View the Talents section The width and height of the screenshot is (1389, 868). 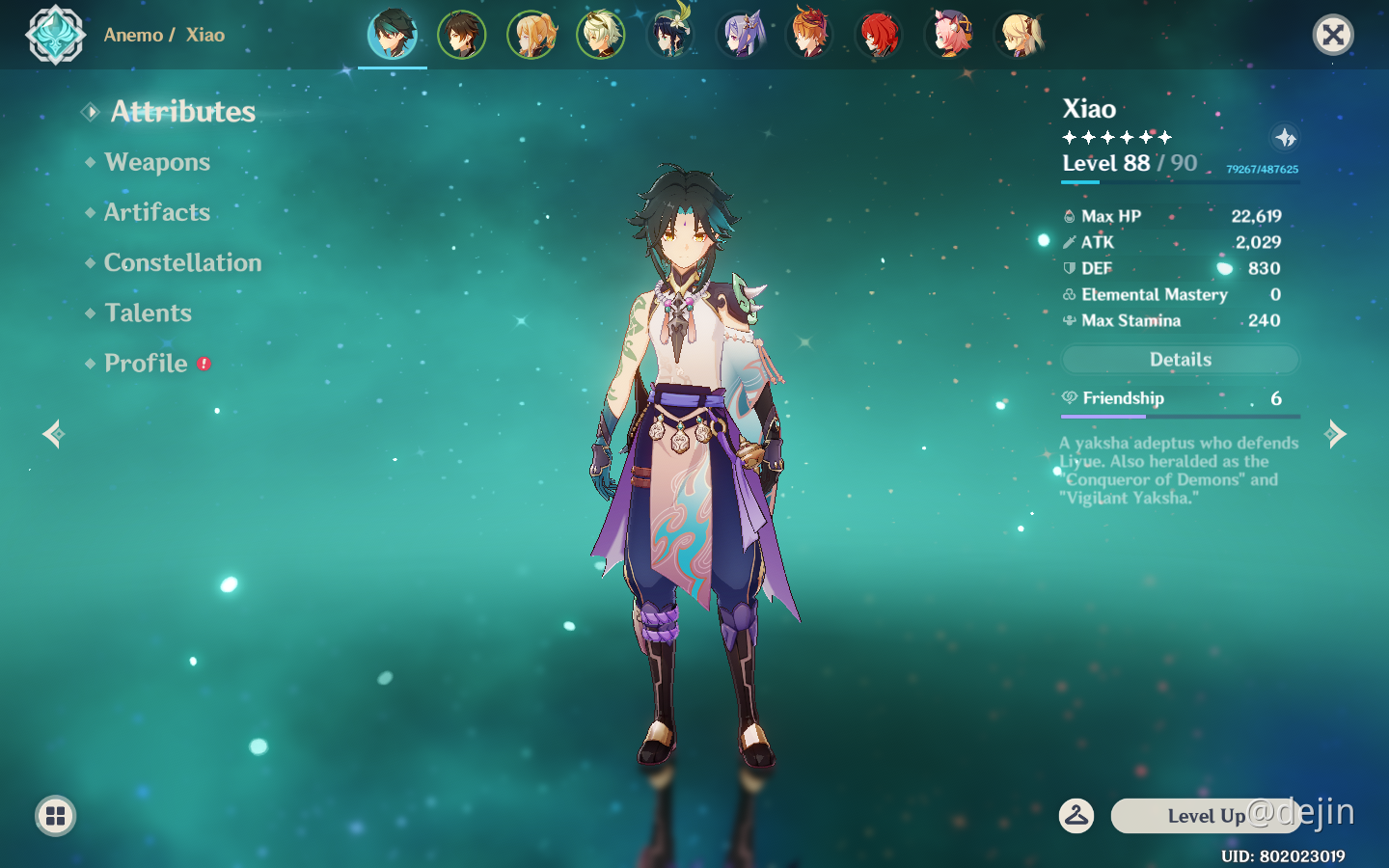(148, 312)
